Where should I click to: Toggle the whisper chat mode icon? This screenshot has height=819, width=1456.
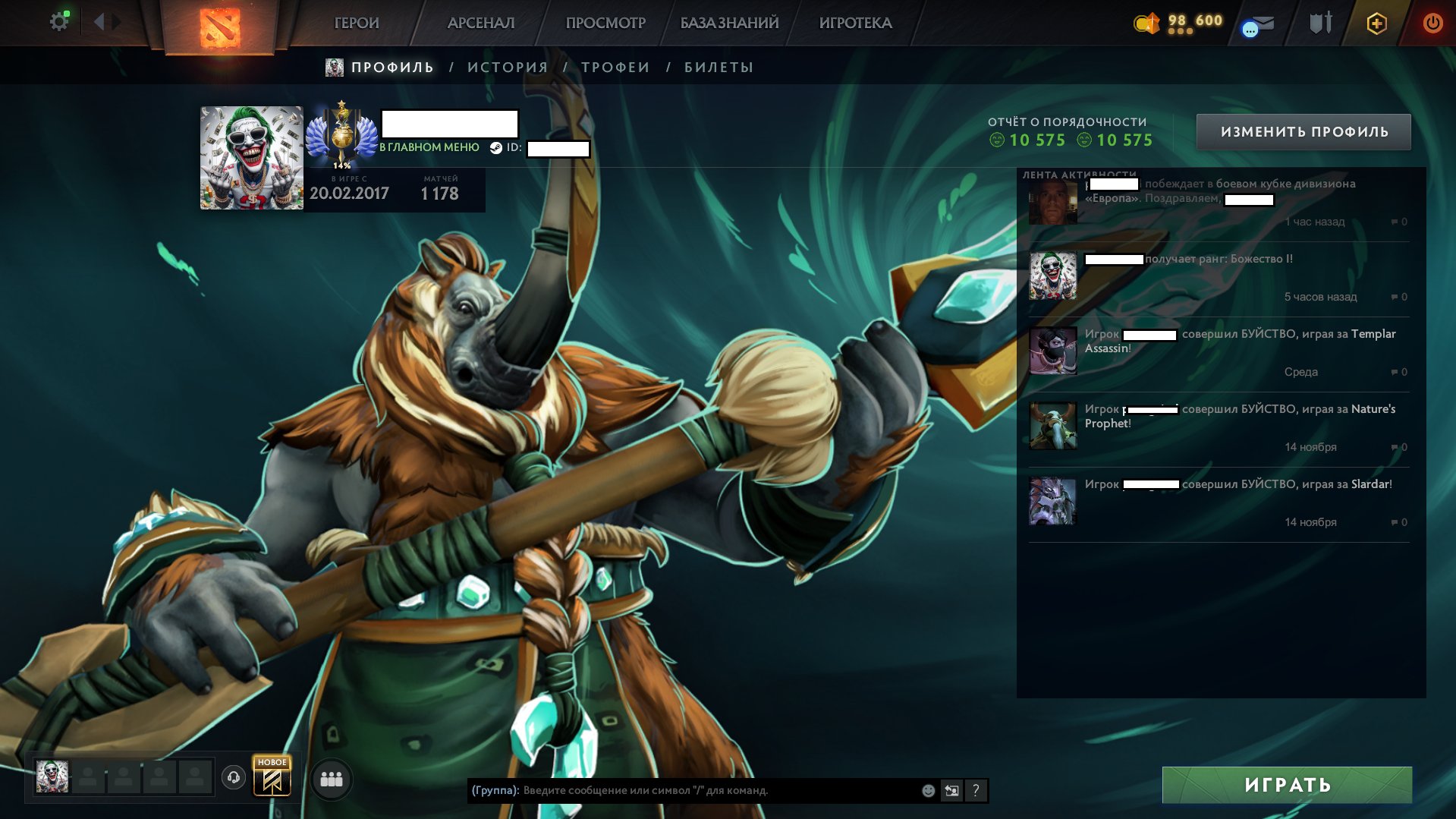tap(951, 789)
